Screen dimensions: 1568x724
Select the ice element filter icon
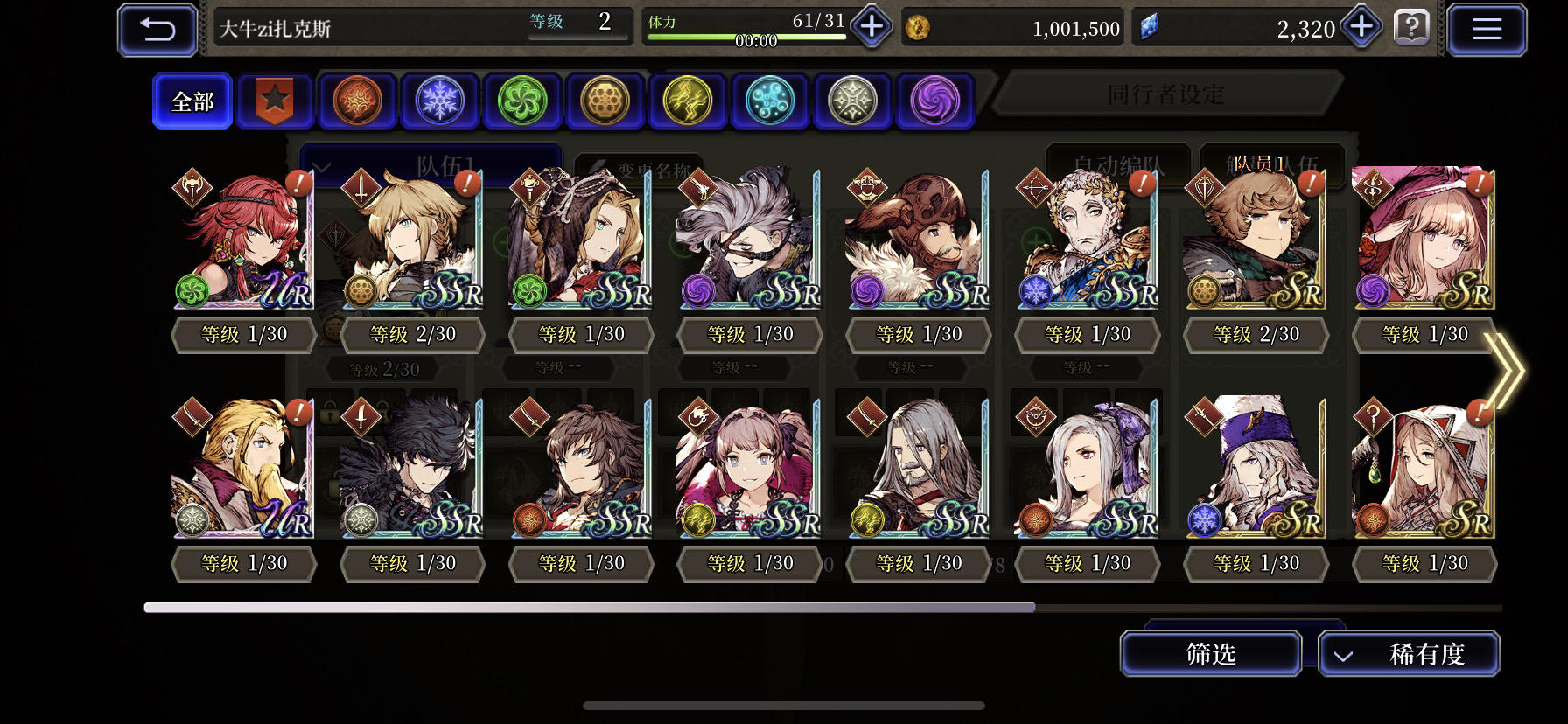tap(439, 101)
